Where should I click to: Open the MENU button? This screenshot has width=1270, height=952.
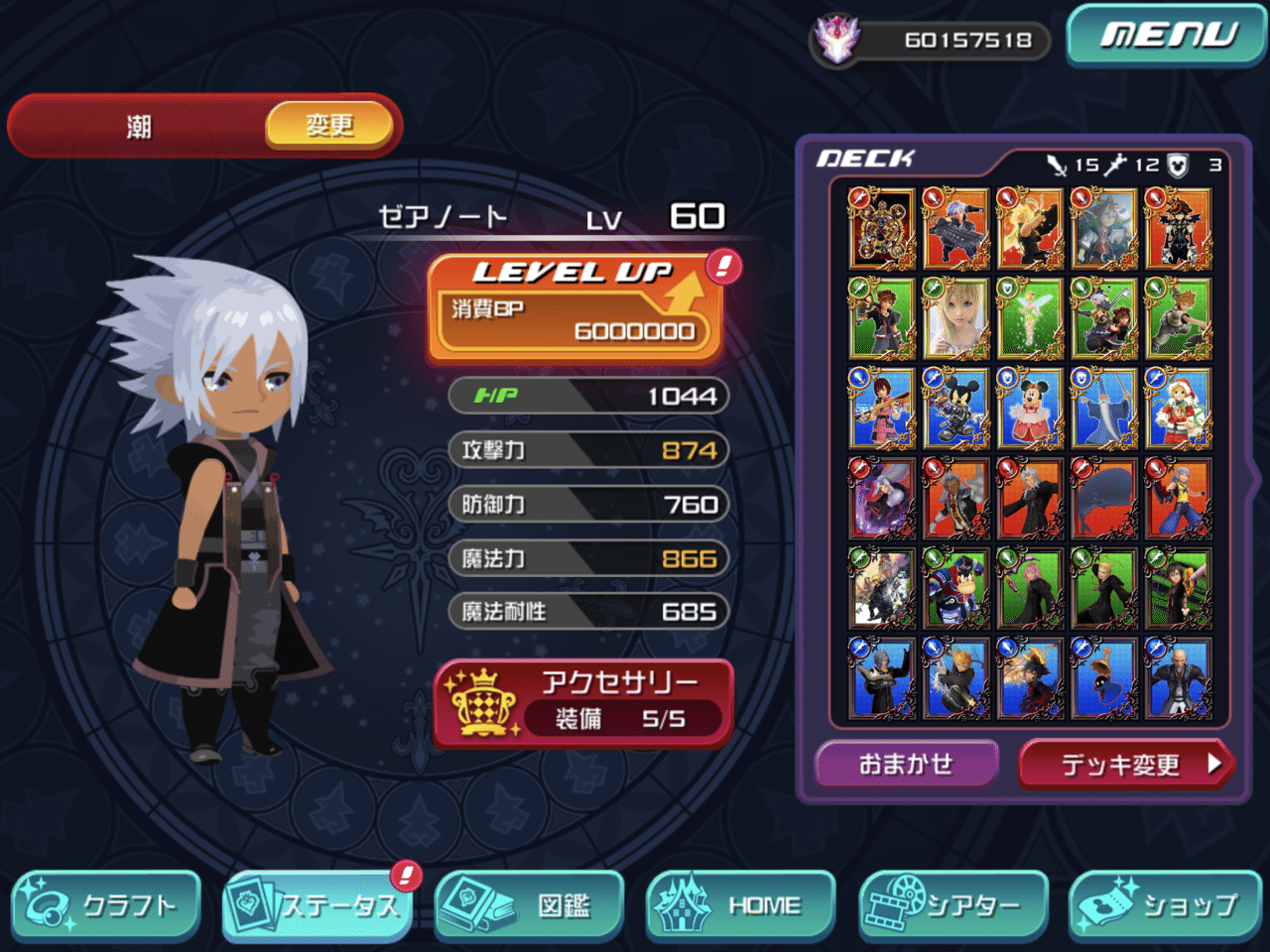(x=1167, y=37)
